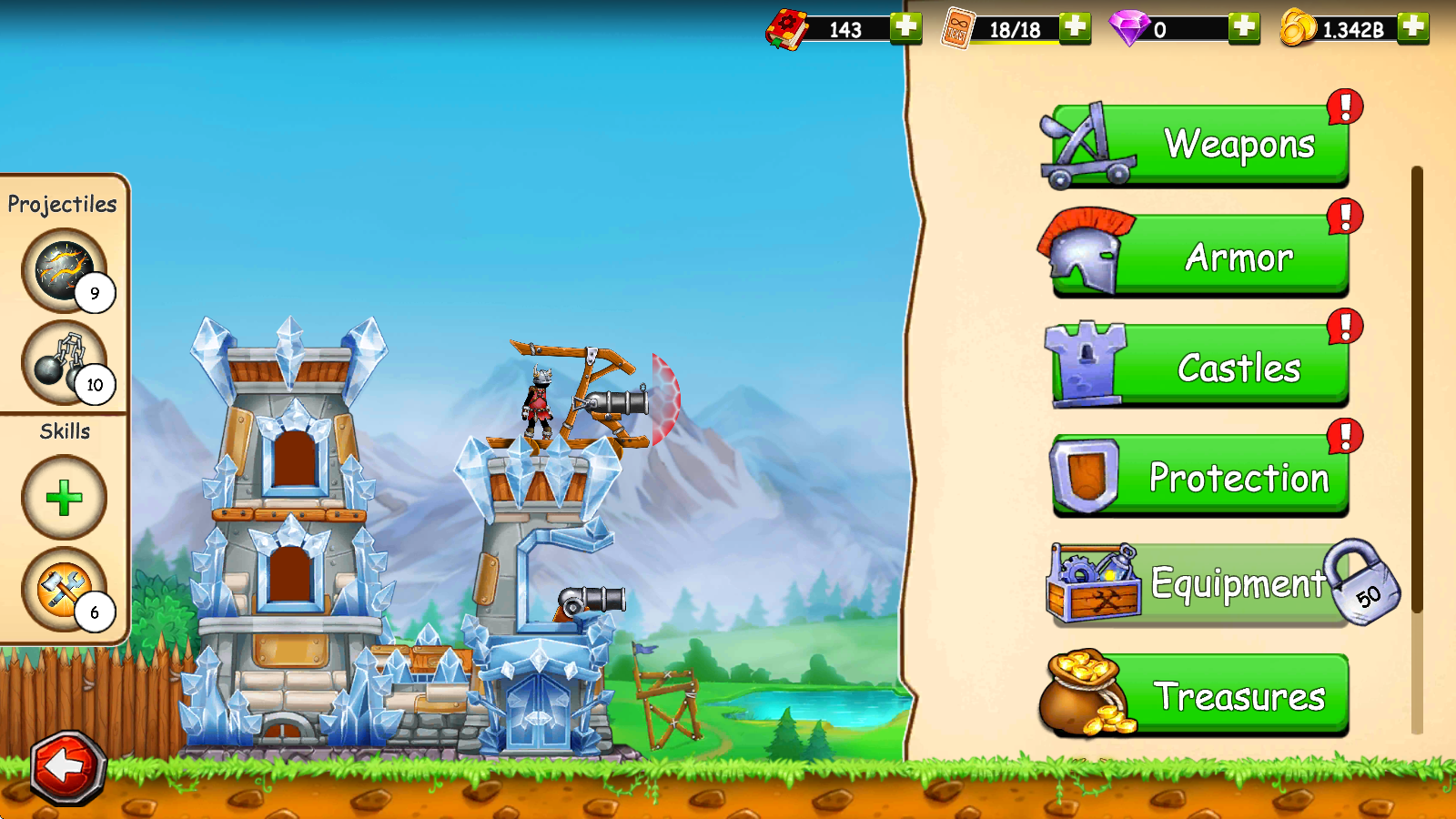This screenshot has height=819, width=1456.
Task: Add gold coins with the plus button
Action: point(1413,27)
